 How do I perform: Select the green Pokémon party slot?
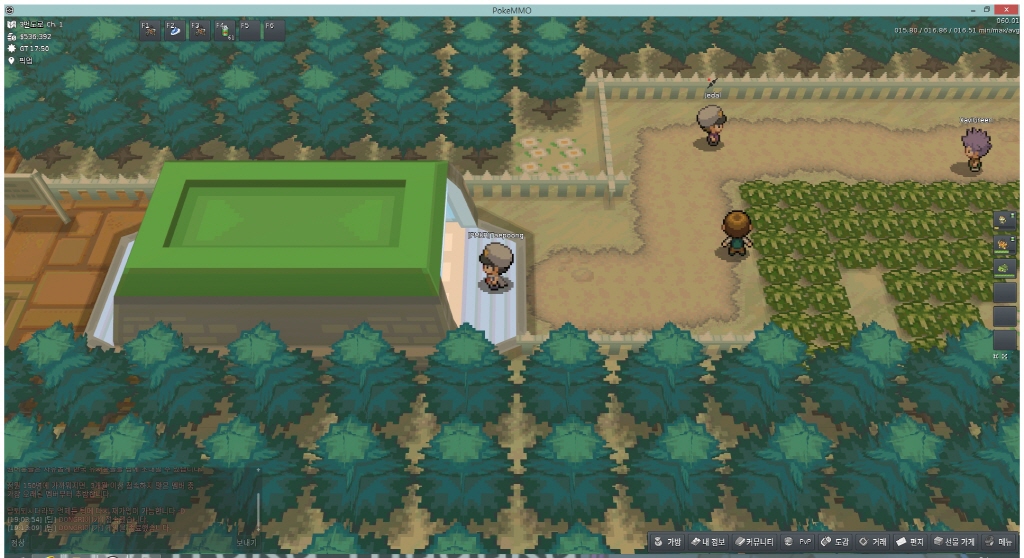click(x=1004, y=267)
